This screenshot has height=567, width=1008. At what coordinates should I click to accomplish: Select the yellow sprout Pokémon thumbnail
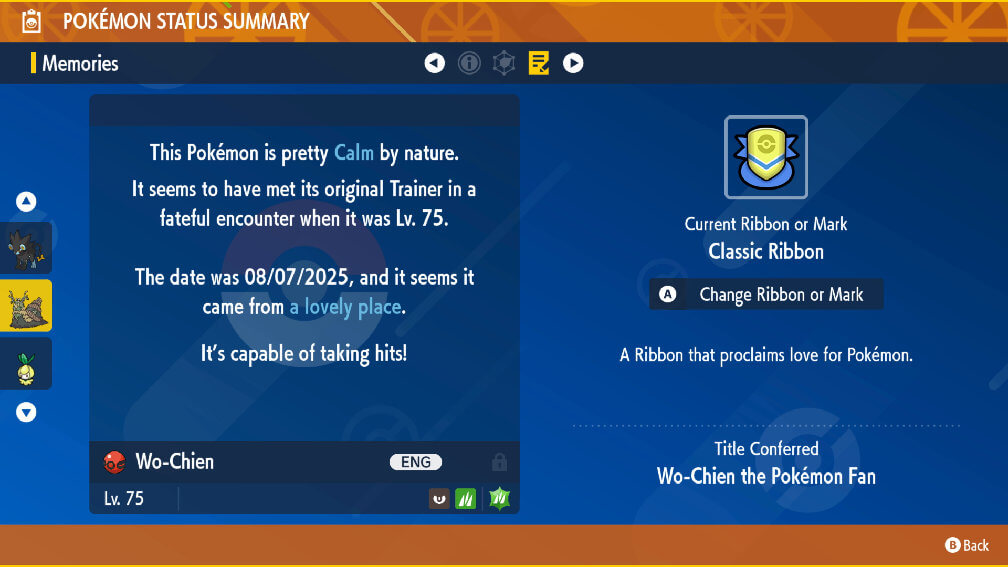tap(26, 363)
